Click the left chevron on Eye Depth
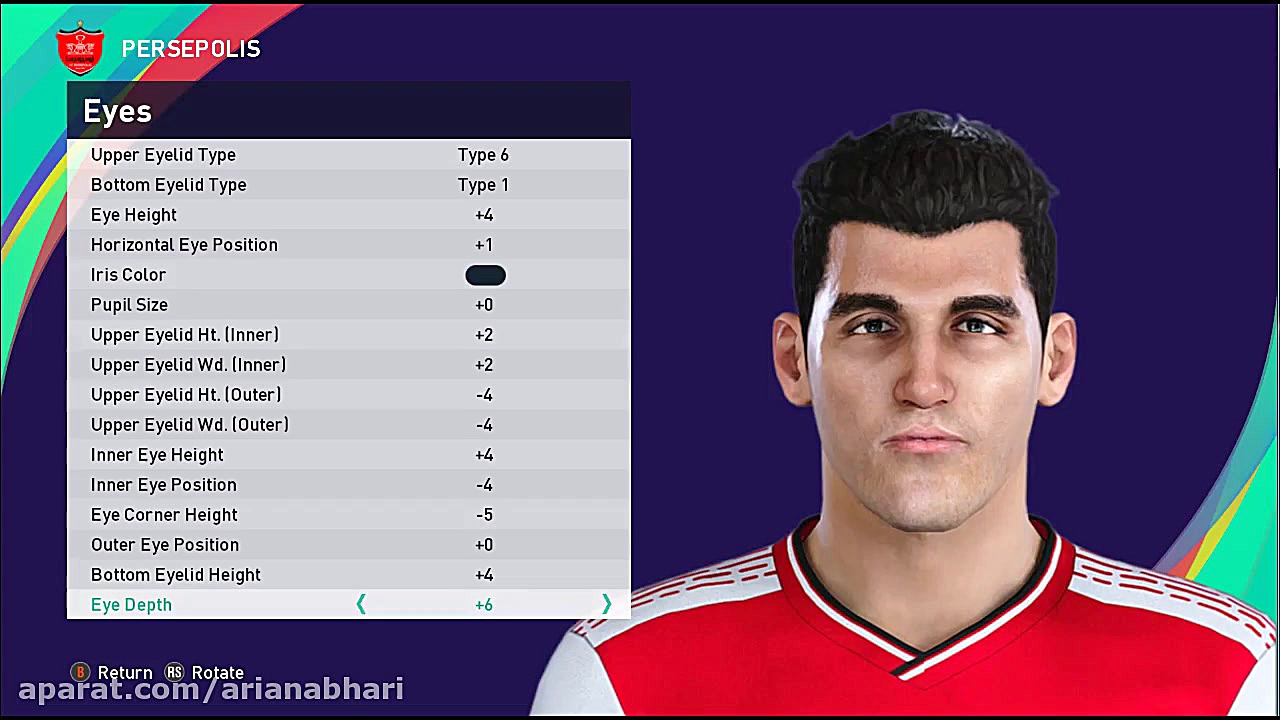 point(361,604)
